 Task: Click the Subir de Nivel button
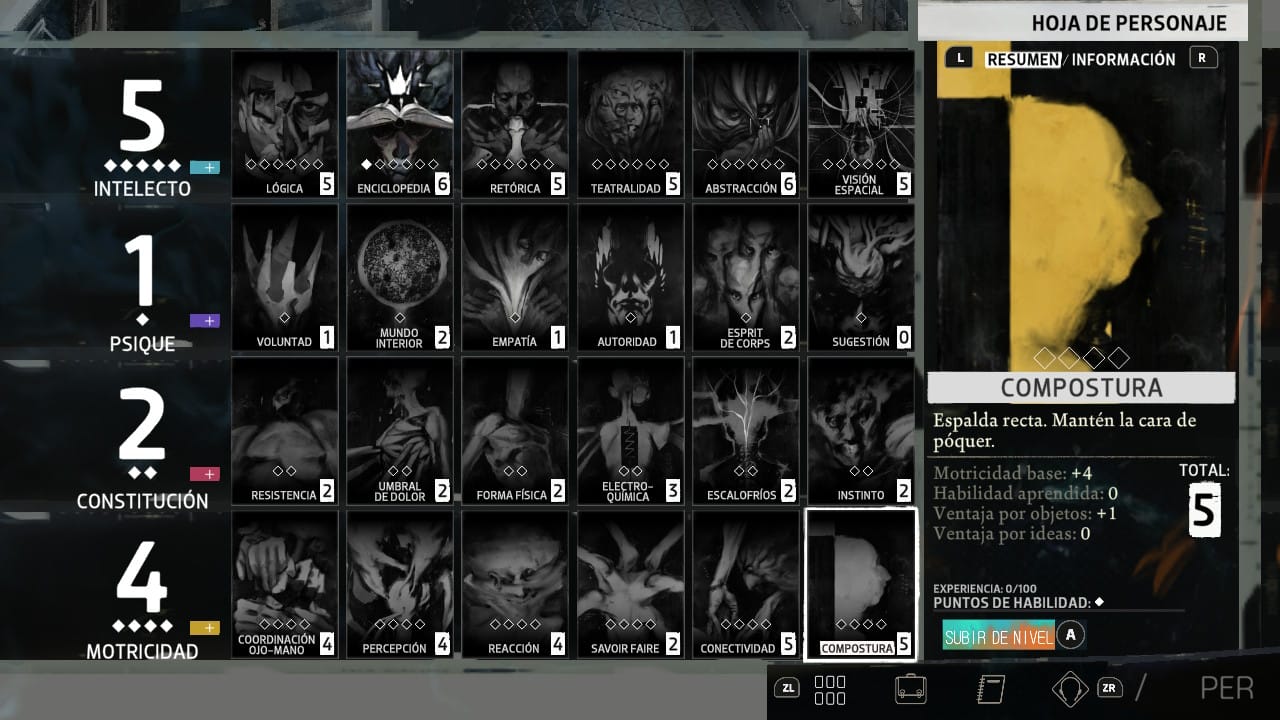999,636
